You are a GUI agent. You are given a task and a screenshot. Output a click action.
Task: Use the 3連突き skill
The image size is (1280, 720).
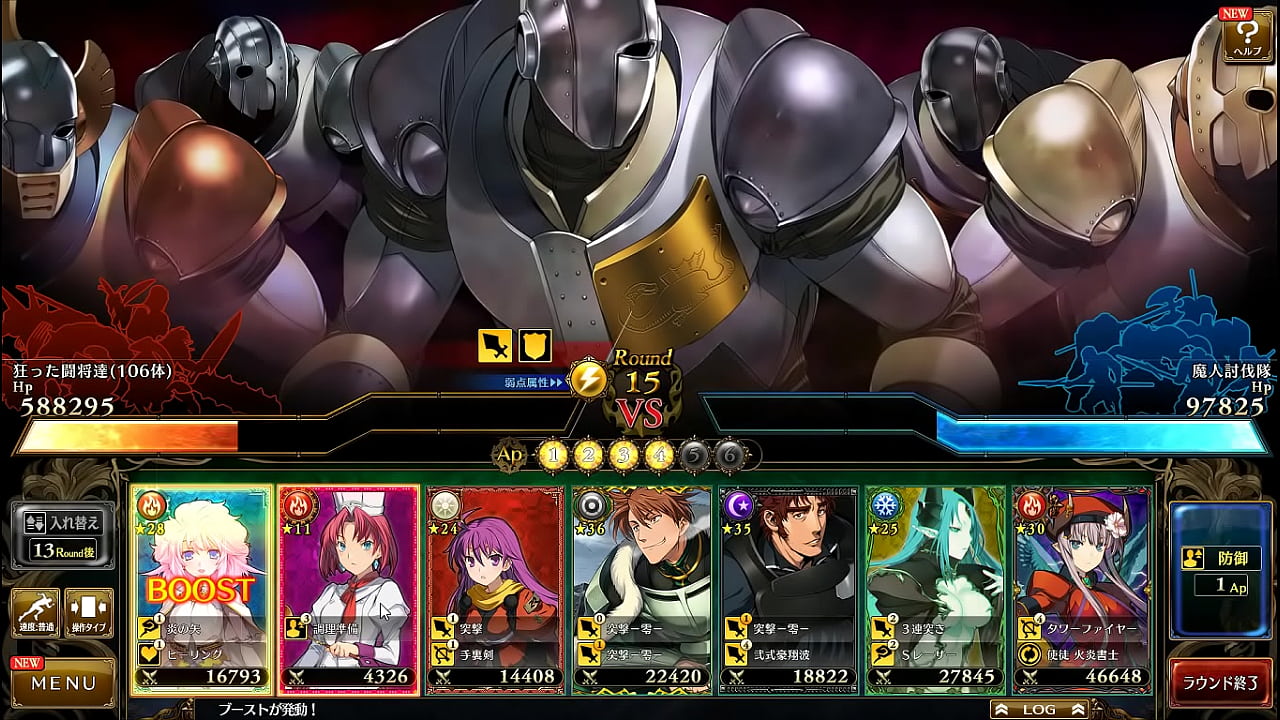pyautogui.click(x=936, y=628)
